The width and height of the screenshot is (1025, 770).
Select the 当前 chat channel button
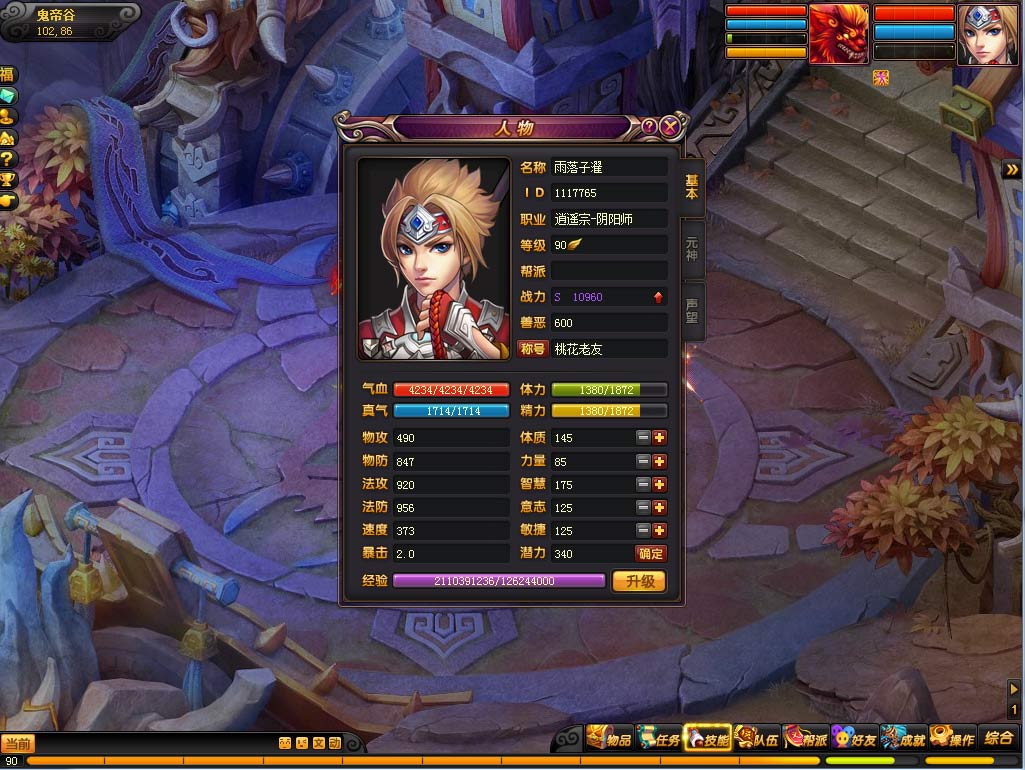17,743
